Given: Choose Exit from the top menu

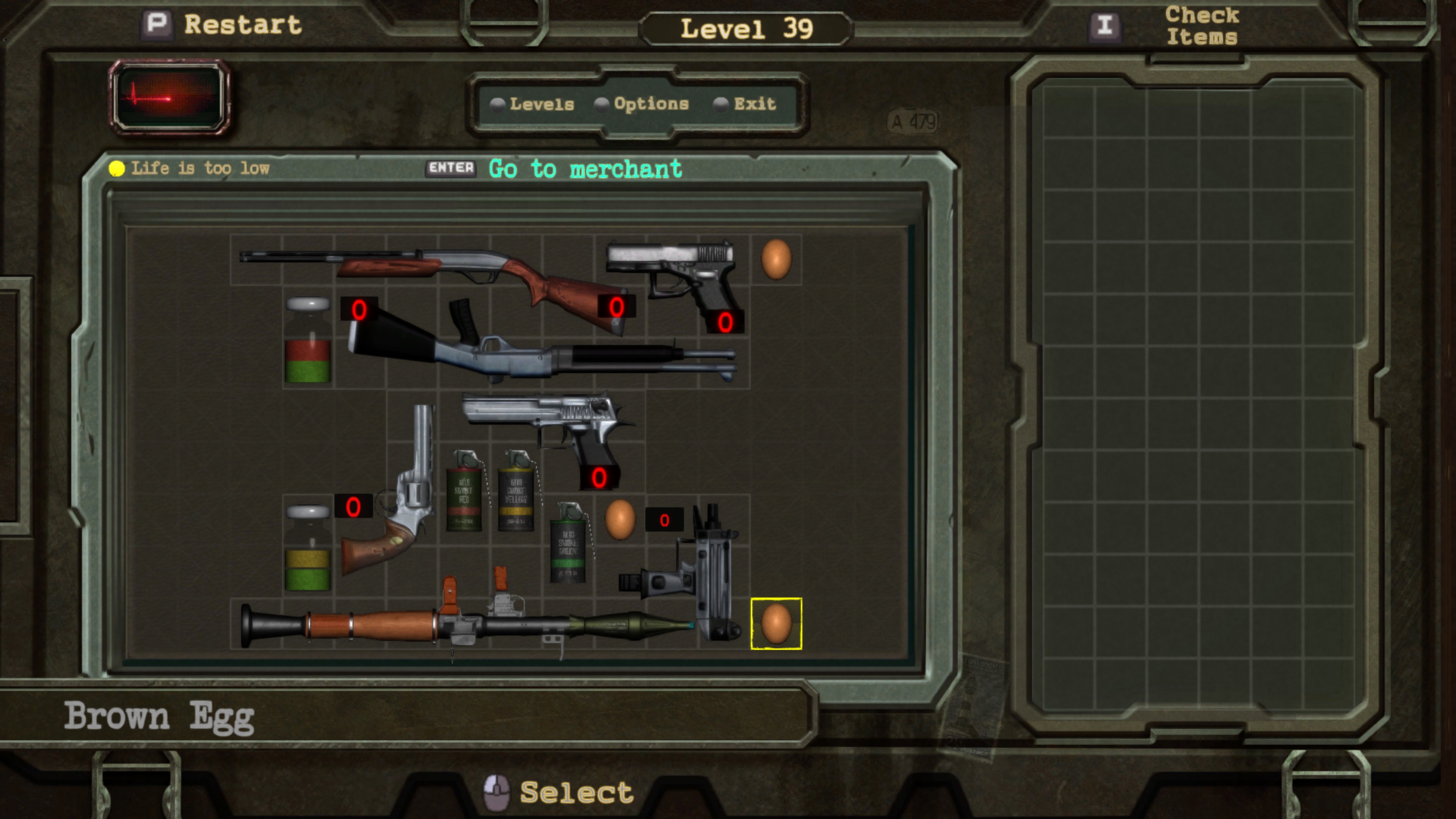Looking at the screenshot, I should point(754,104).
